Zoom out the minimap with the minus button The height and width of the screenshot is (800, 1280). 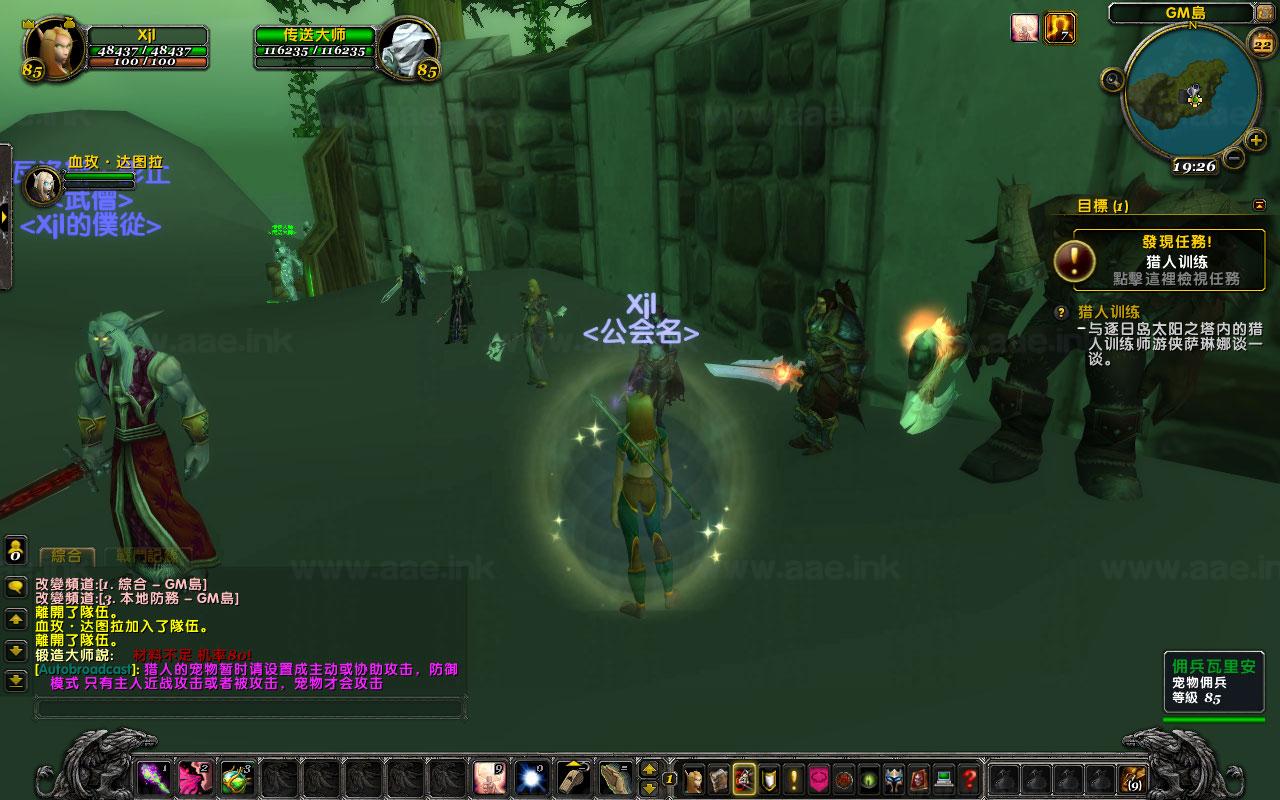click(x=1234, y=158)
